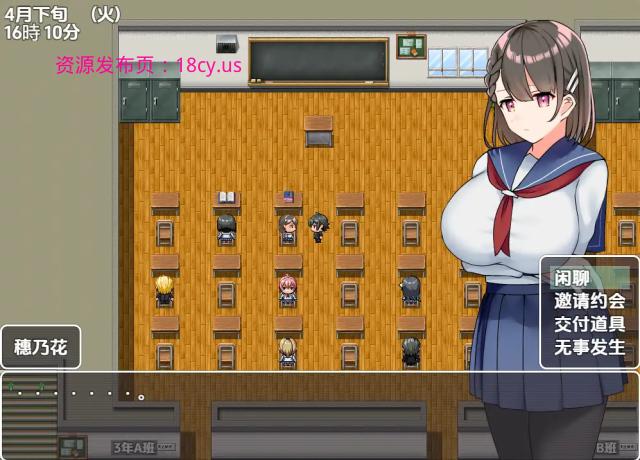Select the 邀请约会 option
640x460 pixels.
click(588, 300)
